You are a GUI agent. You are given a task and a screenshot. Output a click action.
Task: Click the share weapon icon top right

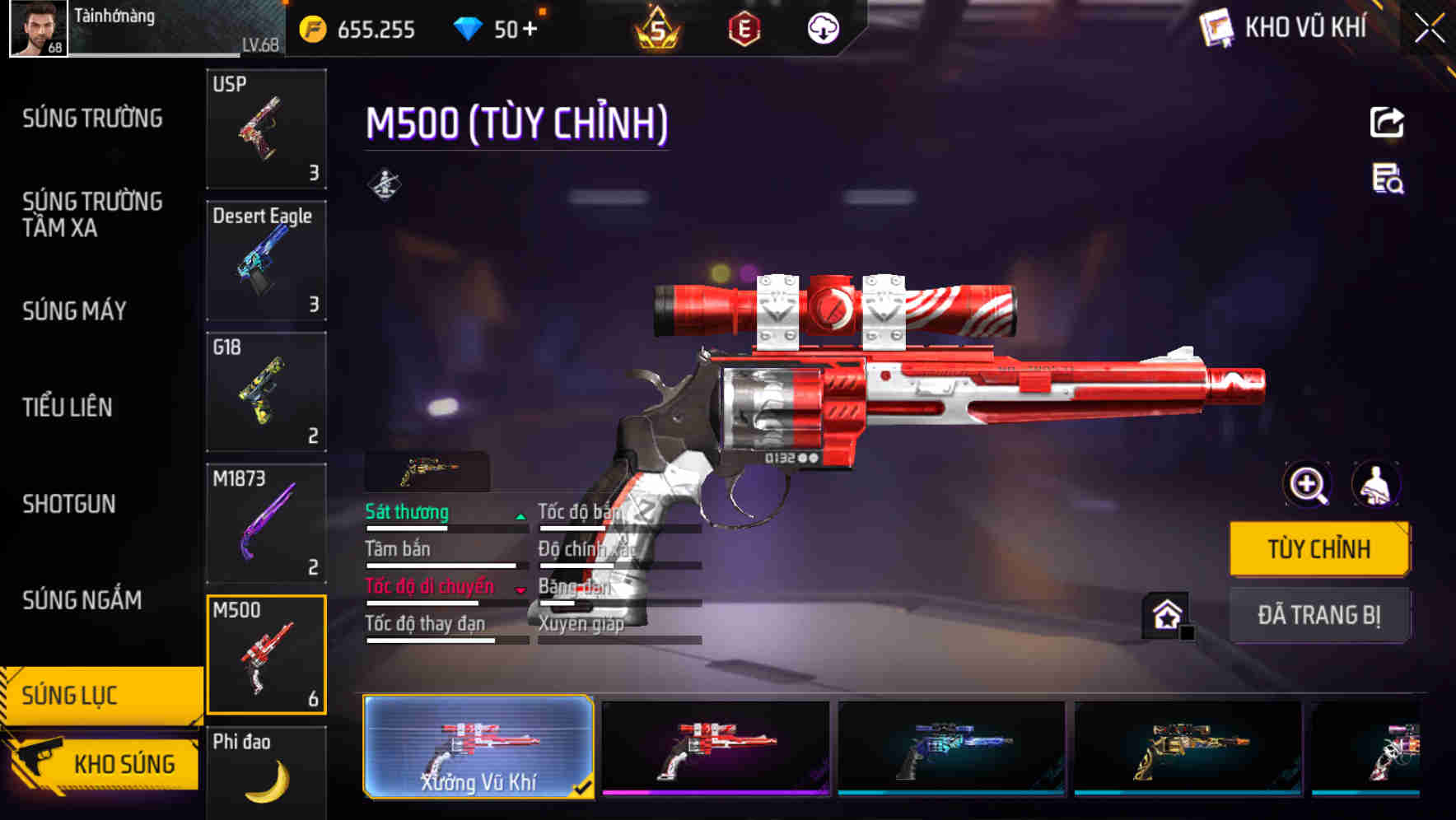point(1387,122)
